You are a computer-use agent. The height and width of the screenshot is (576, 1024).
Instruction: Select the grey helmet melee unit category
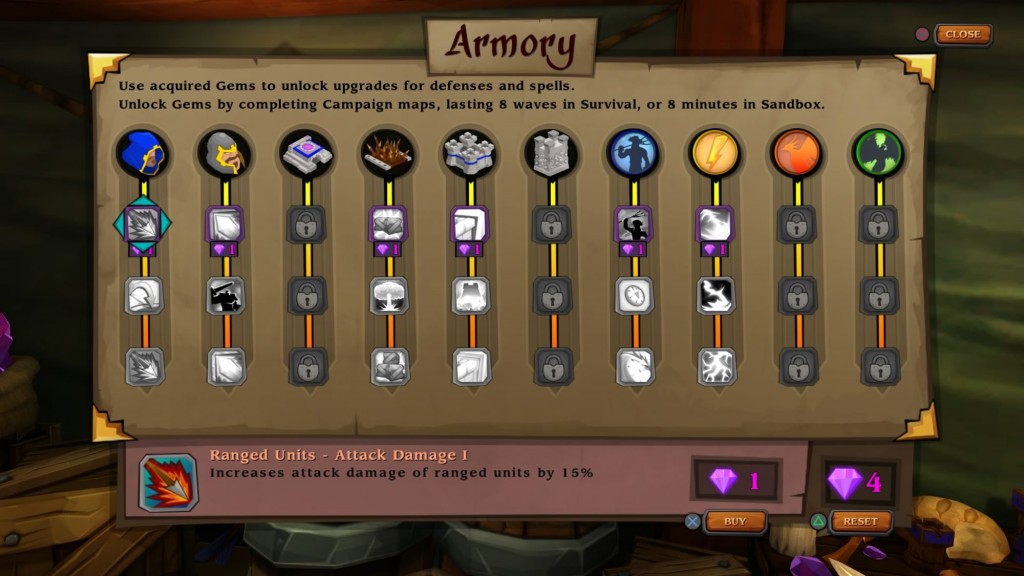[x=226, y=153]
